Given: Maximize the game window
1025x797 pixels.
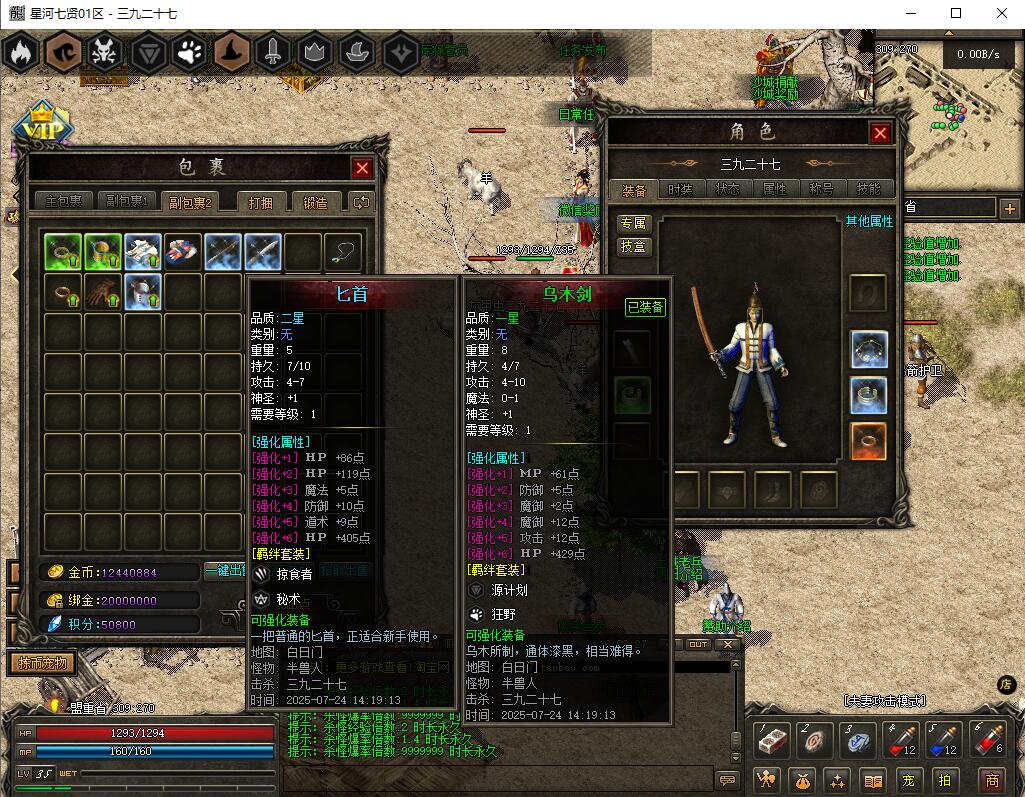Looking at the screenshot, I should pos(956,13).
